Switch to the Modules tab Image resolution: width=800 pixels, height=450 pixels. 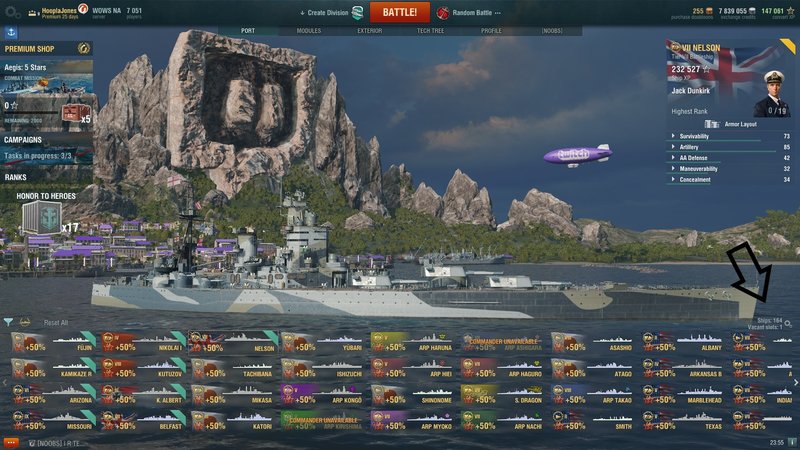coord(310,31)
